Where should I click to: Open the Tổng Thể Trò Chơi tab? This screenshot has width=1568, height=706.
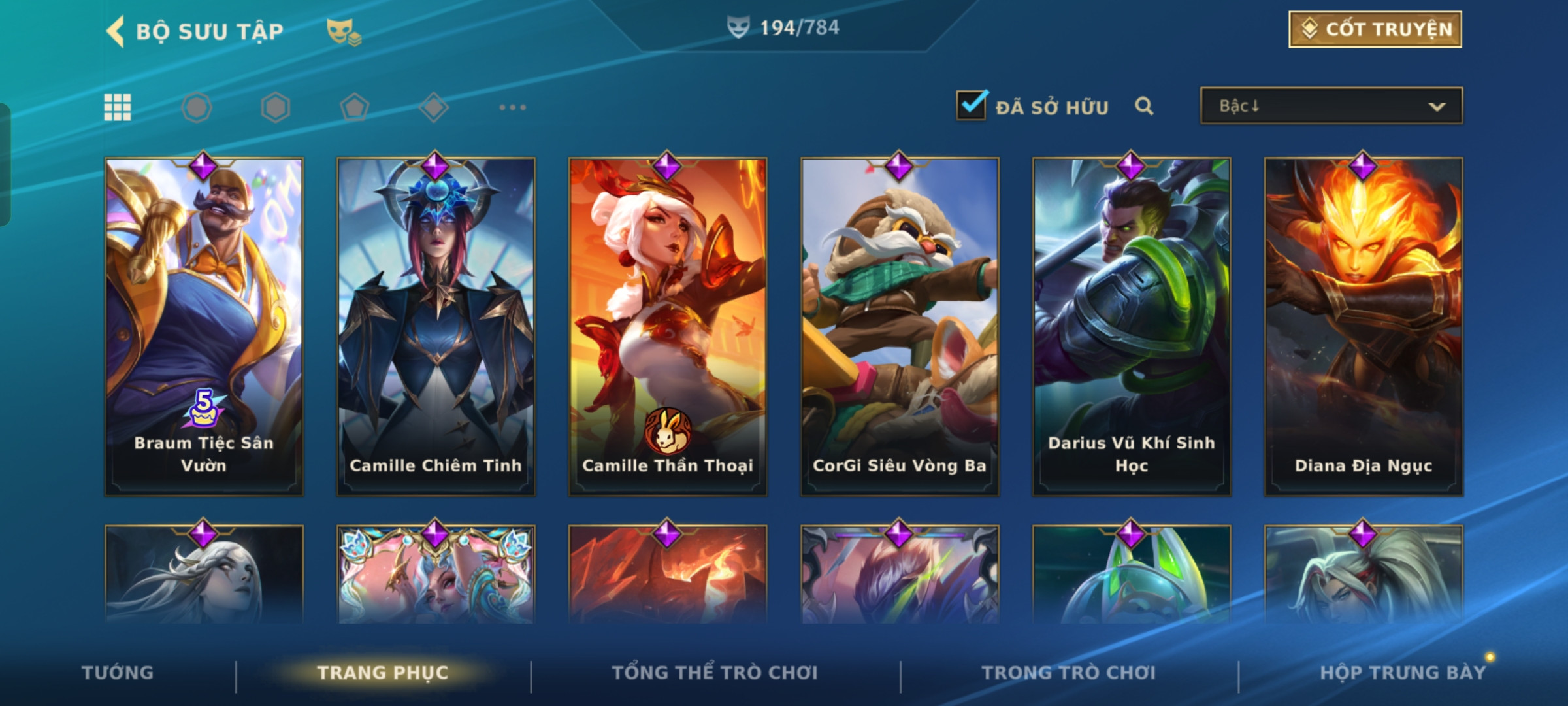pos(715,673)
